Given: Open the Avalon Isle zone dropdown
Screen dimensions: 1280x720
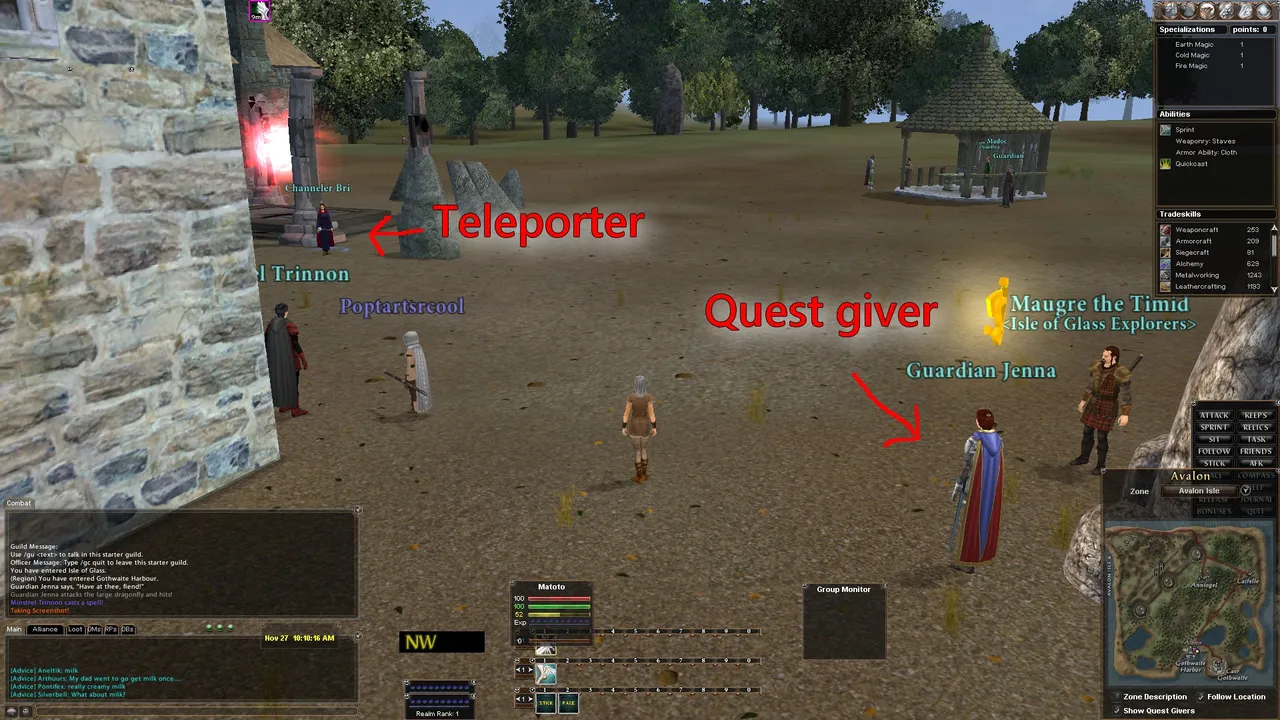Looking at the screenshot, I should [x=1197, y=490].
